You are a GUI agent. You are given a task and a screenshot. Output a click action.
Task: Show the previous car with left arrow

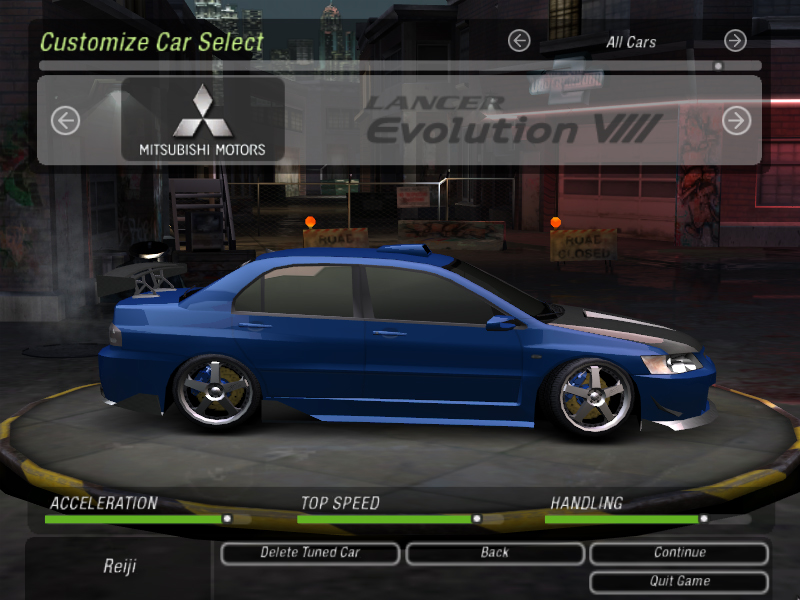point(65,121)
